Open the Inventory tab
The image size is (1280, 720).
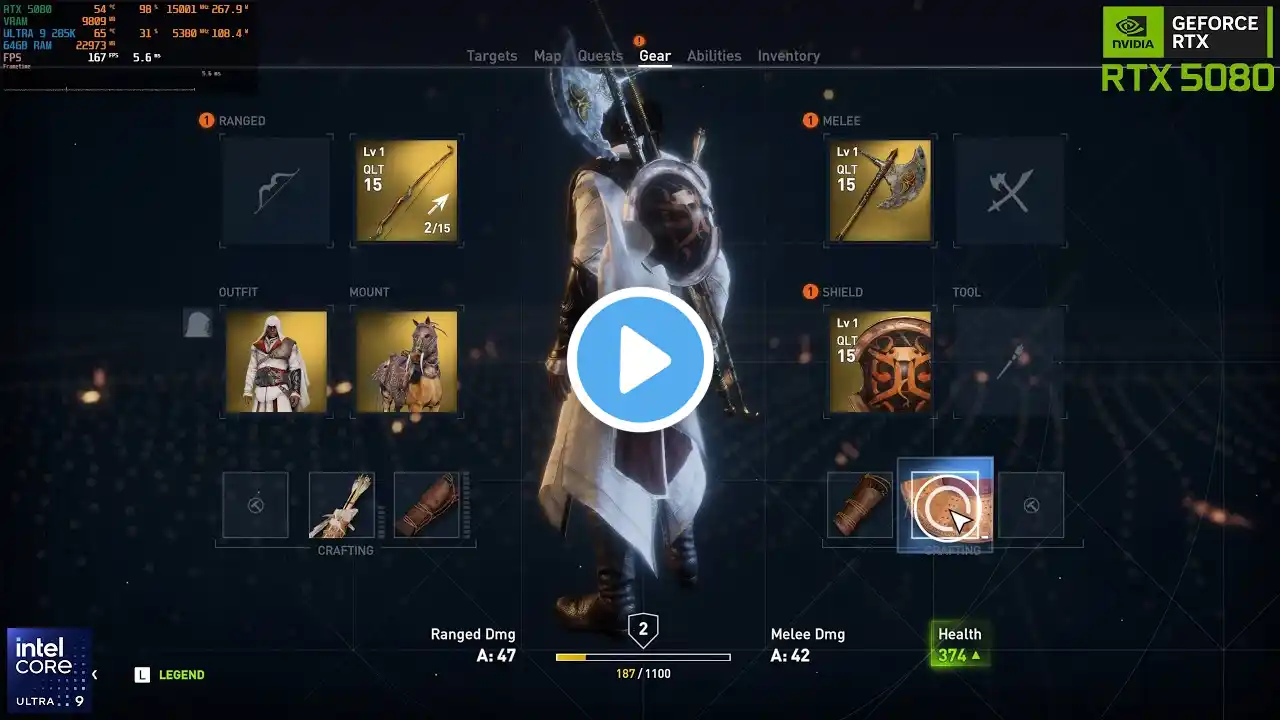(788, 56)
